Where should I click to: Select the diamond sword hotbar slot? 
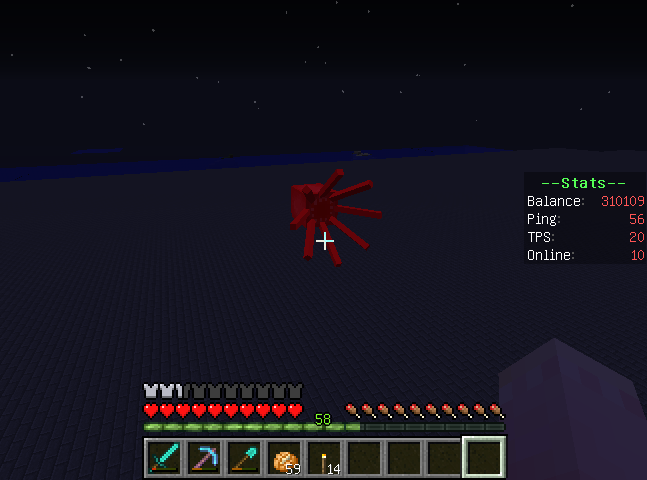click(x=164, y=457)
